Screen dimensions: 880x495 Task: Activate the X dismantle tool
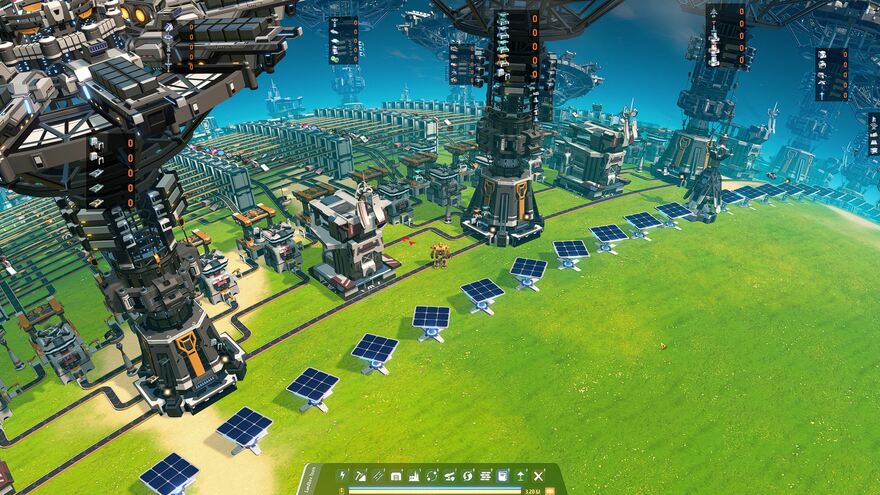click(538, 475)
